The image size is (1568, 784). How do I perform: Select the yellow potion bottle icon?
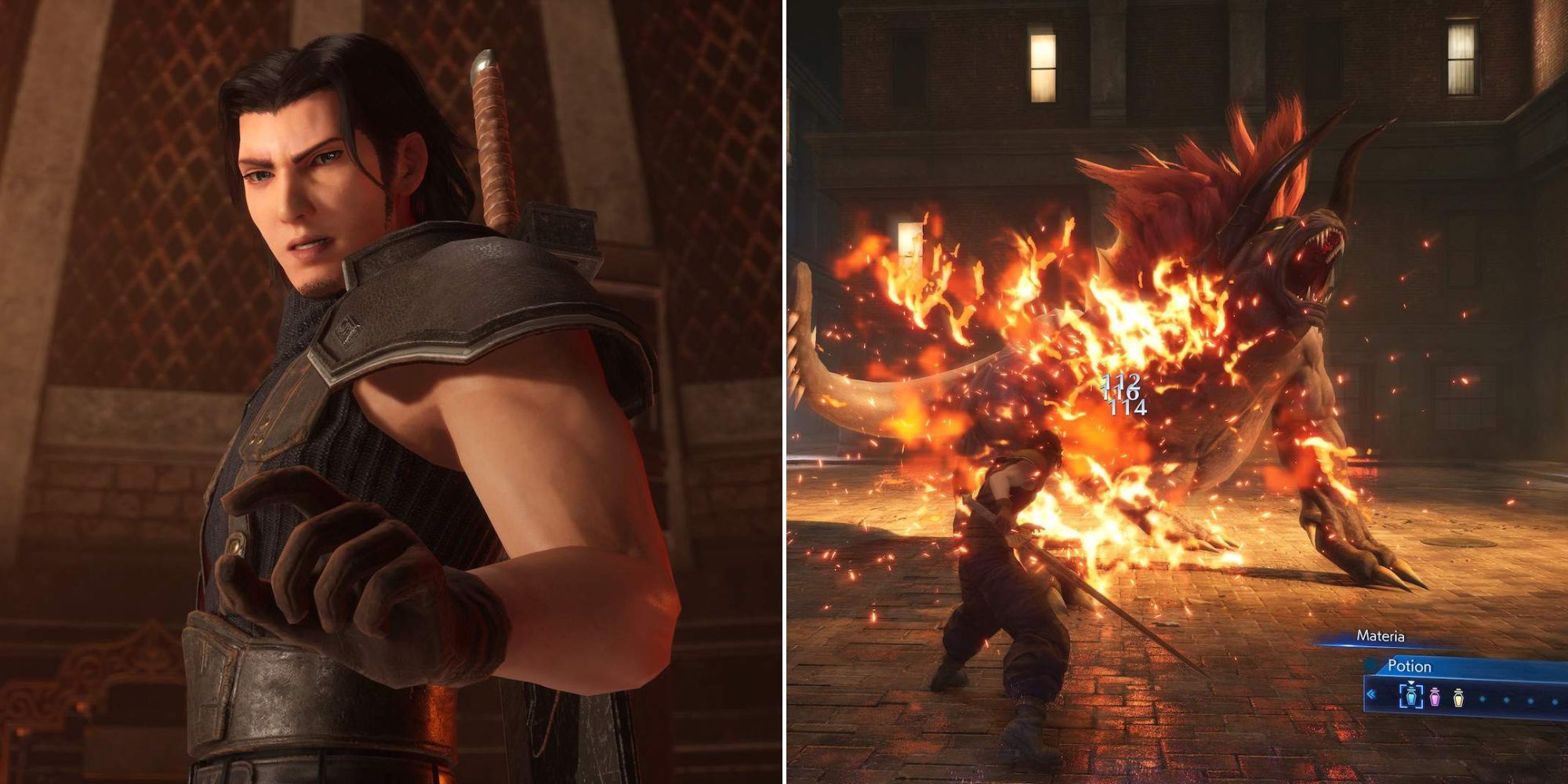pyautogui.click(x=1458, y=698)
